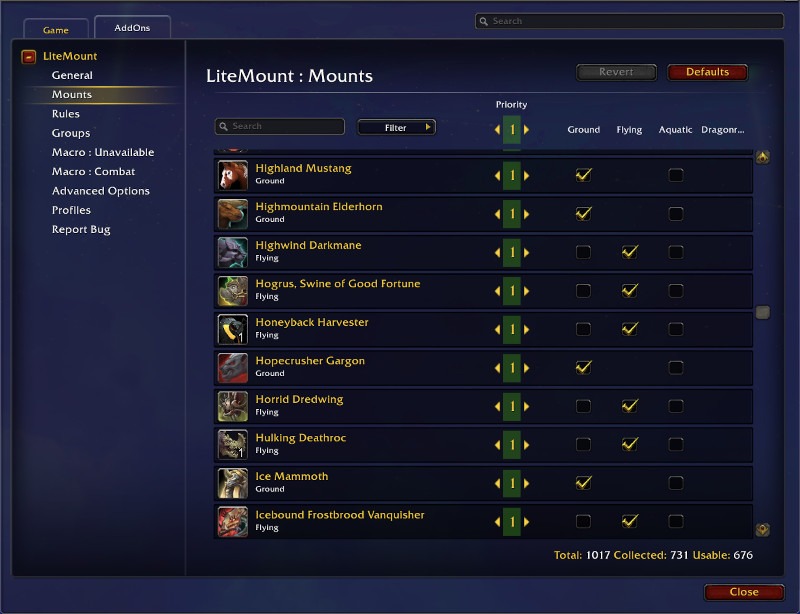Collapse the LiteMount addon tree
Screen dimensions: 800x614
click(28, 57)
